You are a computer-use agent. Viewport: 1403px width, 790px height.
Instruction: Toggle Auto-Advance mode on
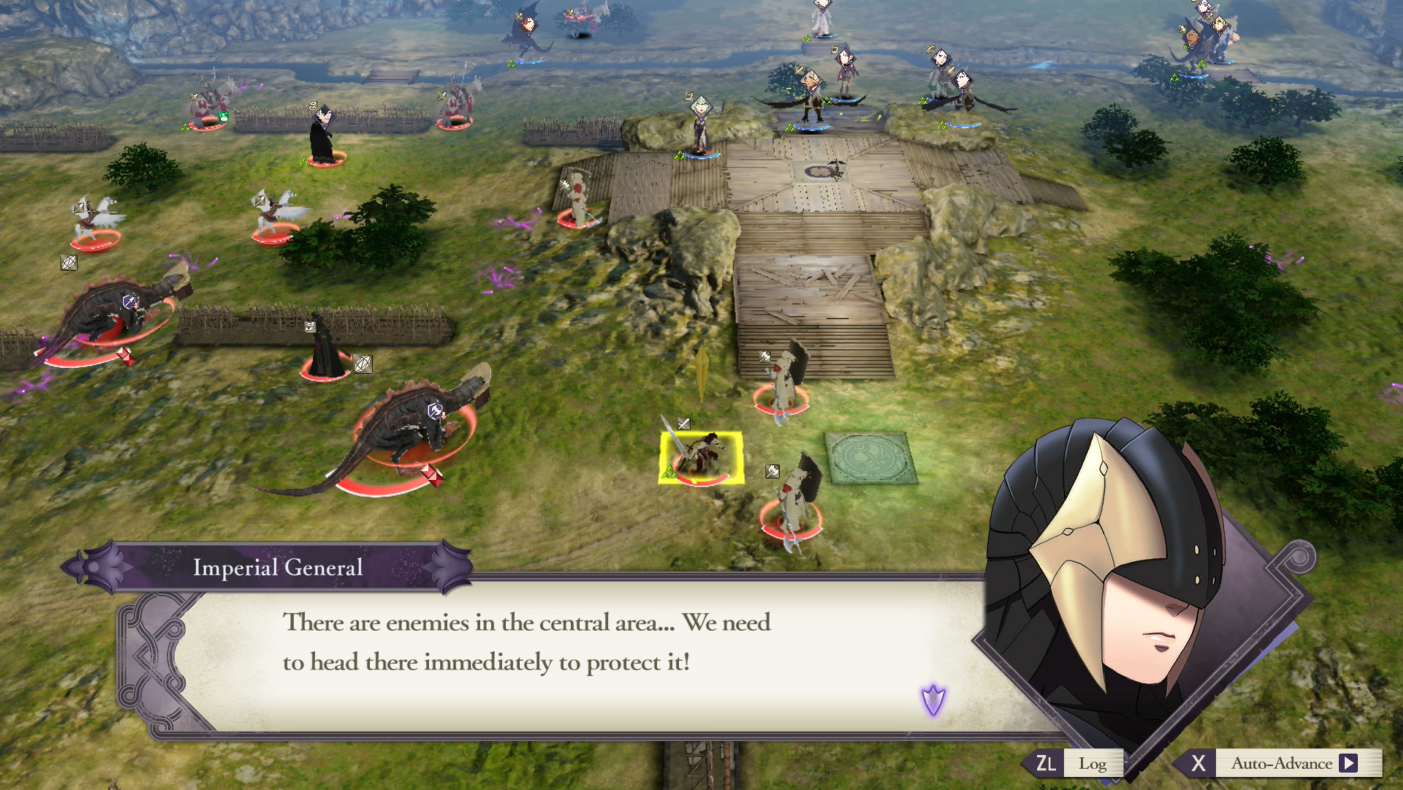[1293, 763]
